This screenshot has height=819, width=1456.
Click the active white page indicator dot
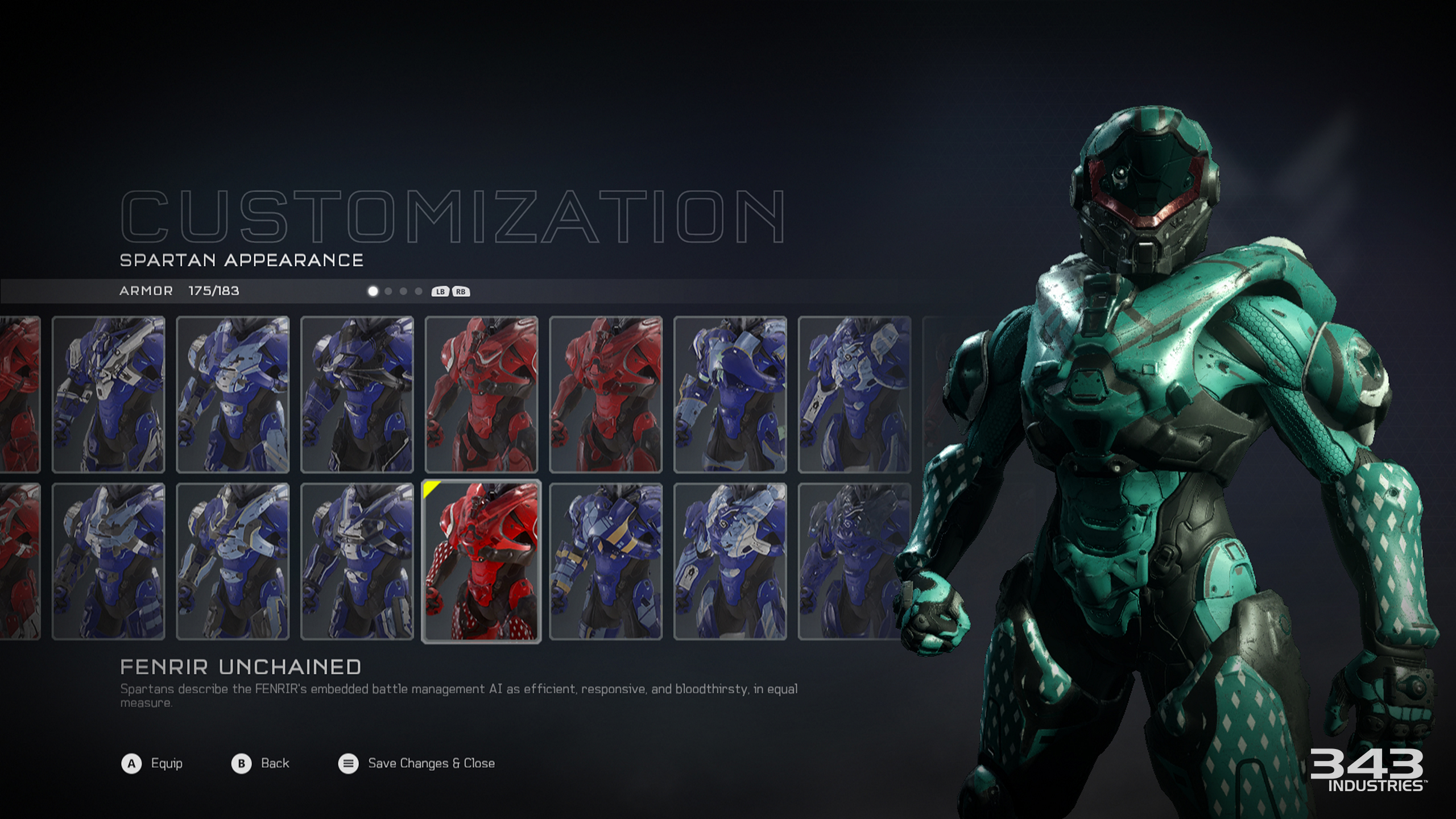tap(373, 291)
